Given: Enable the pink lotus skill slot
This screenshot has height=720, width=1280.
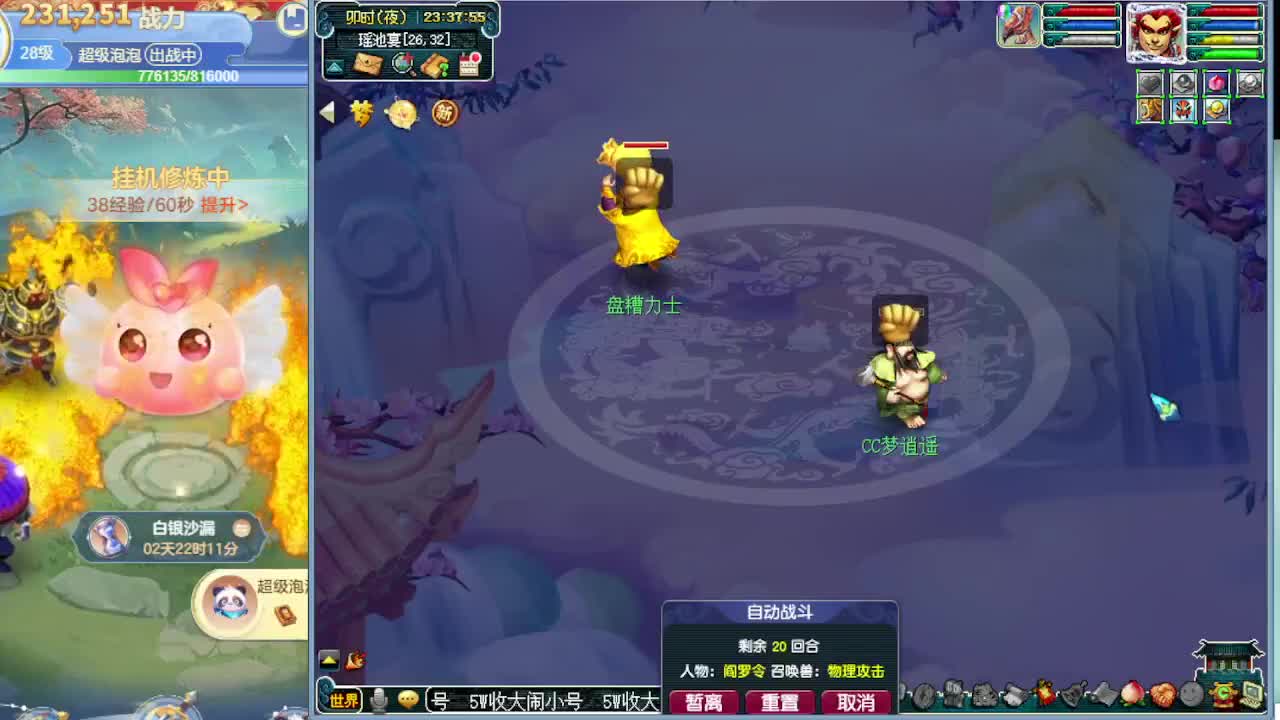Looking at the screenshot, I should (x=1216, y=82).
